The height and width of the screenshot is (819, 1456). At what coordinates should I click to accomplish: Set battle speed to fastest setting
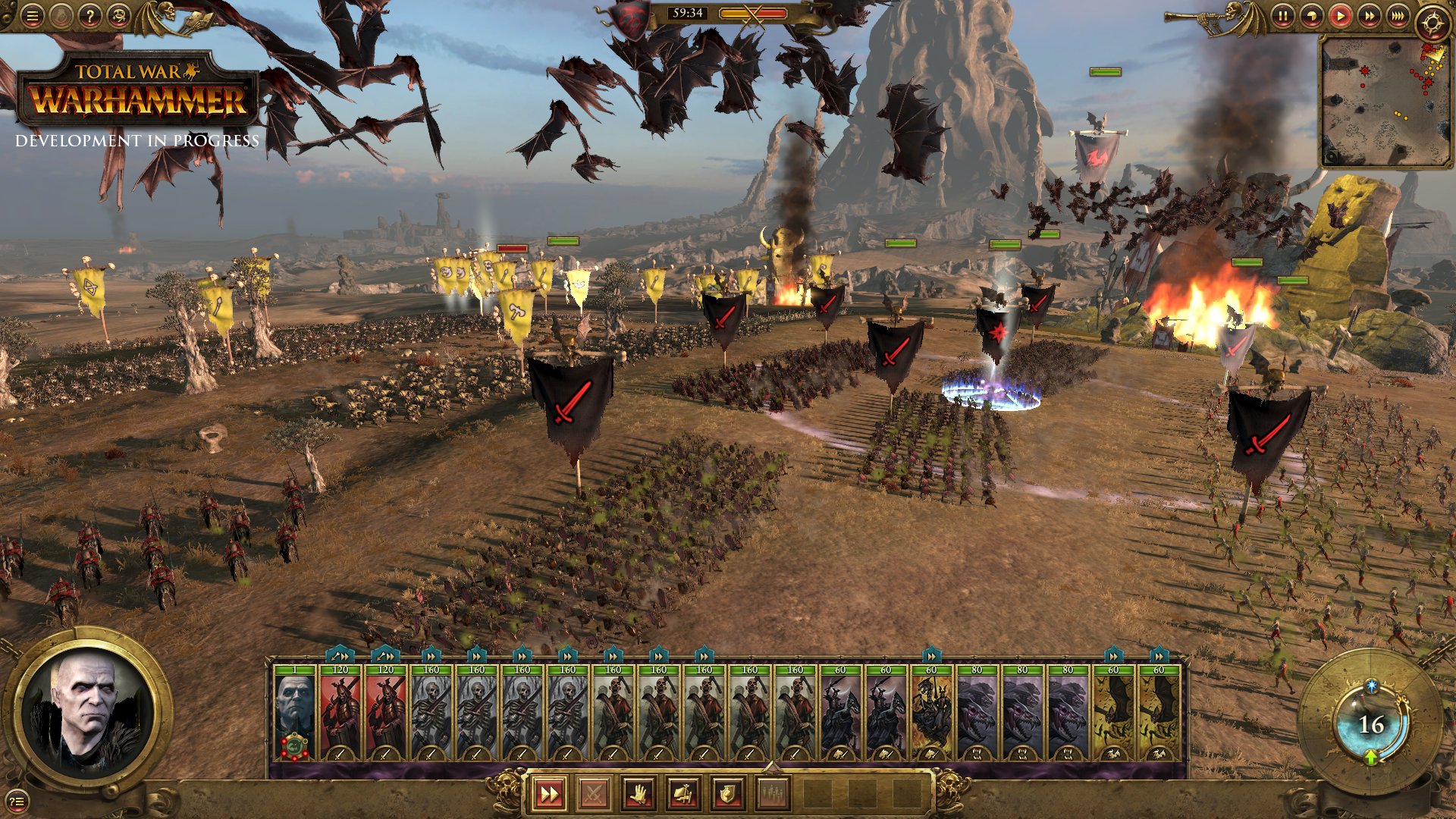pos(1397,16)
